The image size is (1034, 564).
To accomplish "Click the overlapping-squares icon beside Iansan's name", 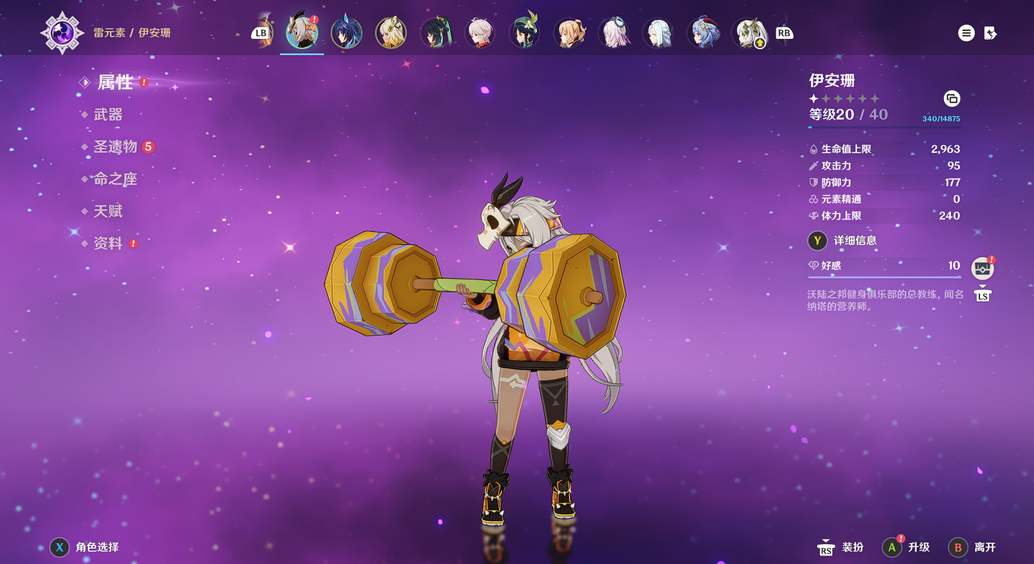I will [951, 98].
